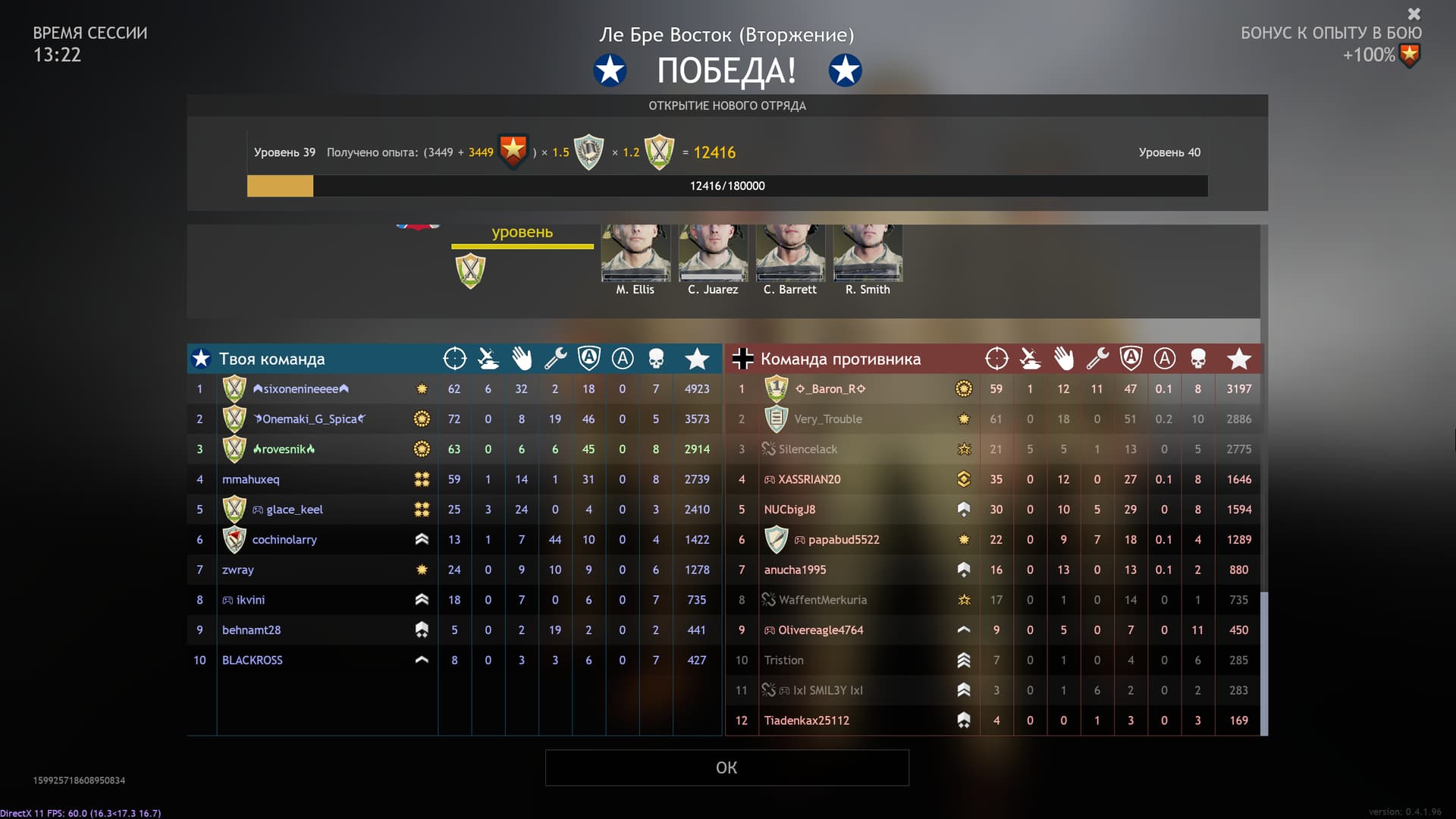Click the skull deaths icon on enemy scoreboard
Viewport: 1456px width, 819px height.
point(1198,358)
